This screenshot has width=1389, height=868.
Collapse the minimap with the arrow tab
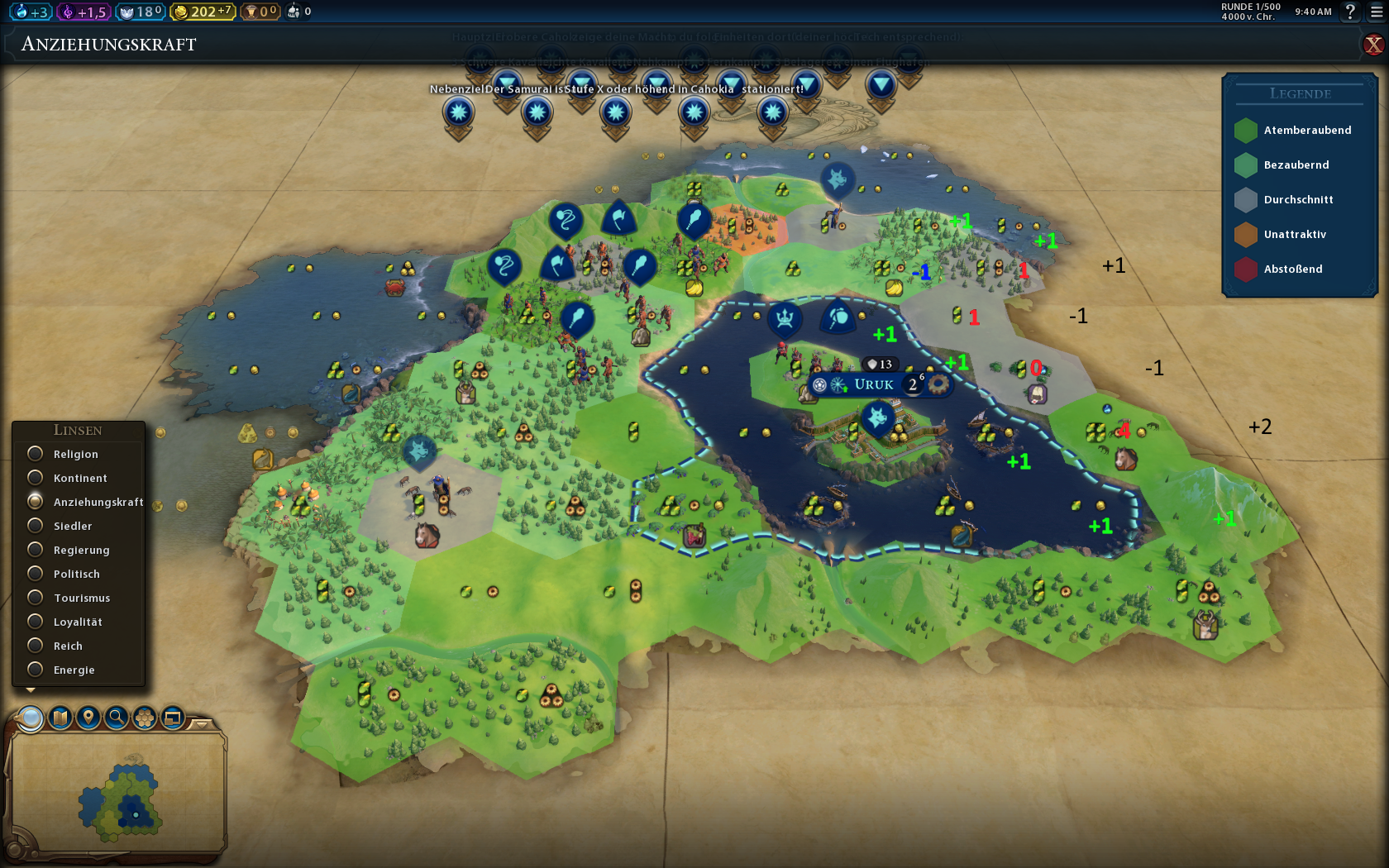tap(201, 724)
